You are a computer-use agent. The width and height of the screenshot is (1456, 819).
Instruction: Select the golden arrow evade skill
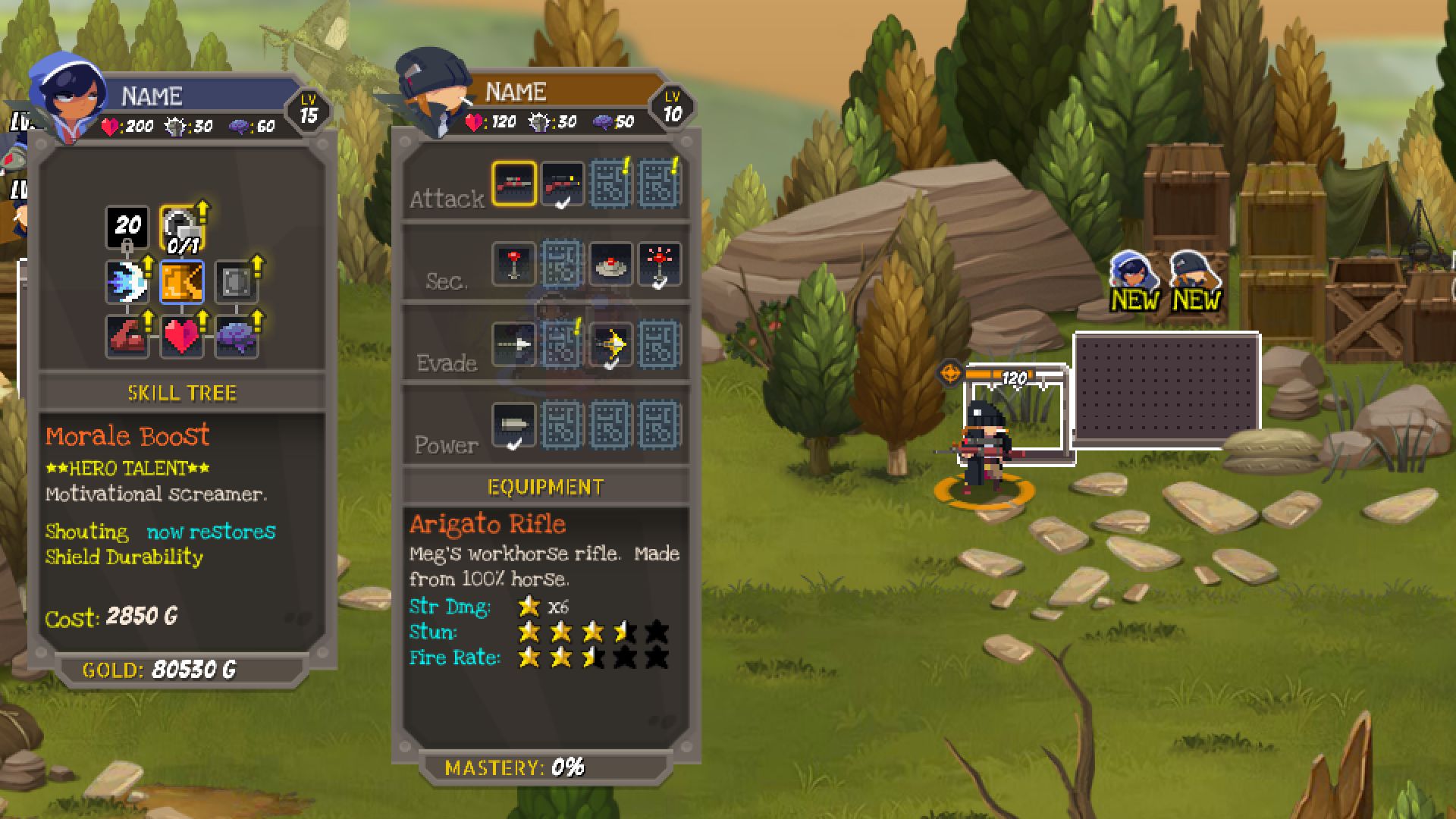610,344
